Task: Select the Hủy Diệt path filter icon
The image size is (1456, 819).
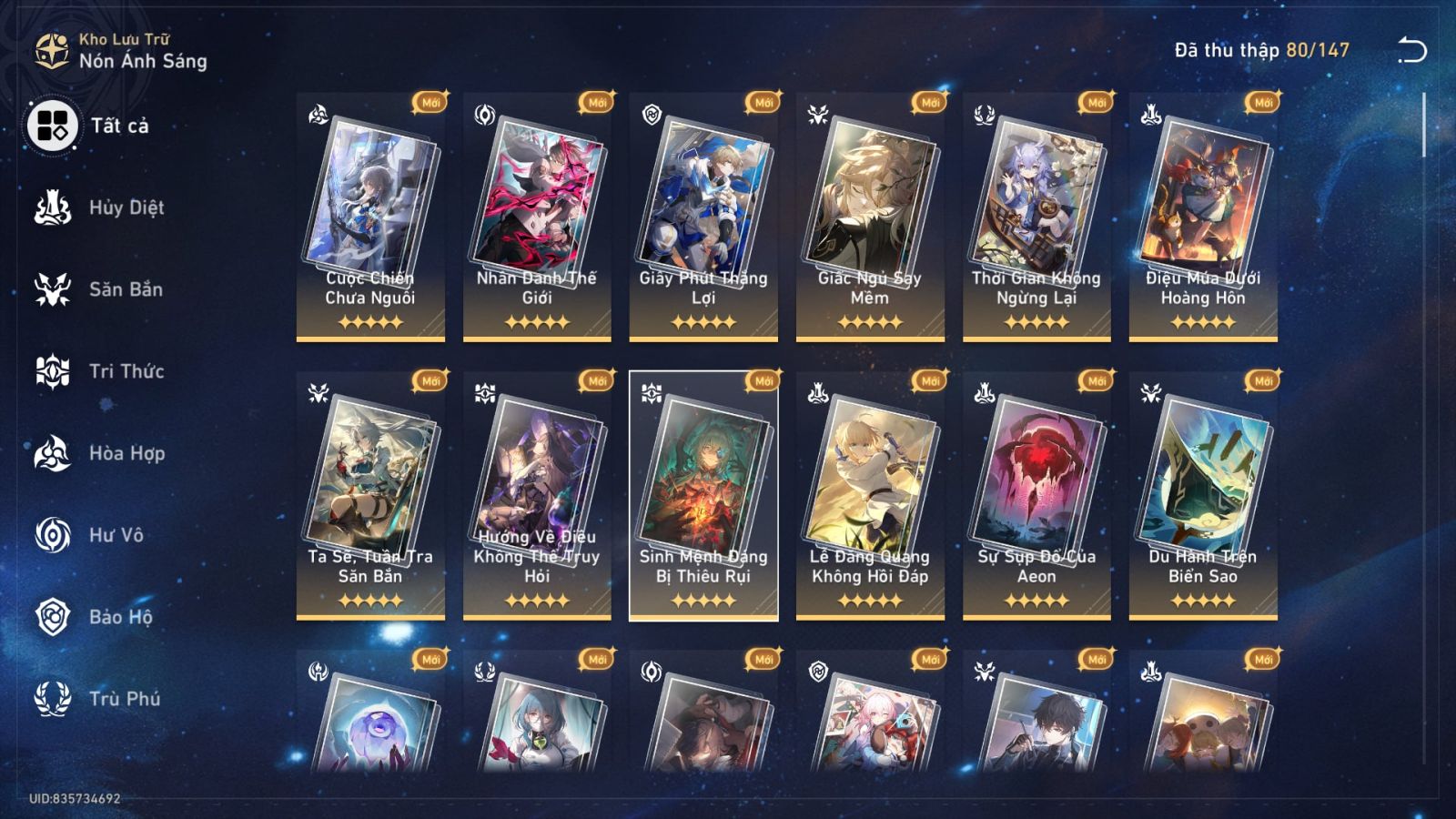Action: [55, 207]
